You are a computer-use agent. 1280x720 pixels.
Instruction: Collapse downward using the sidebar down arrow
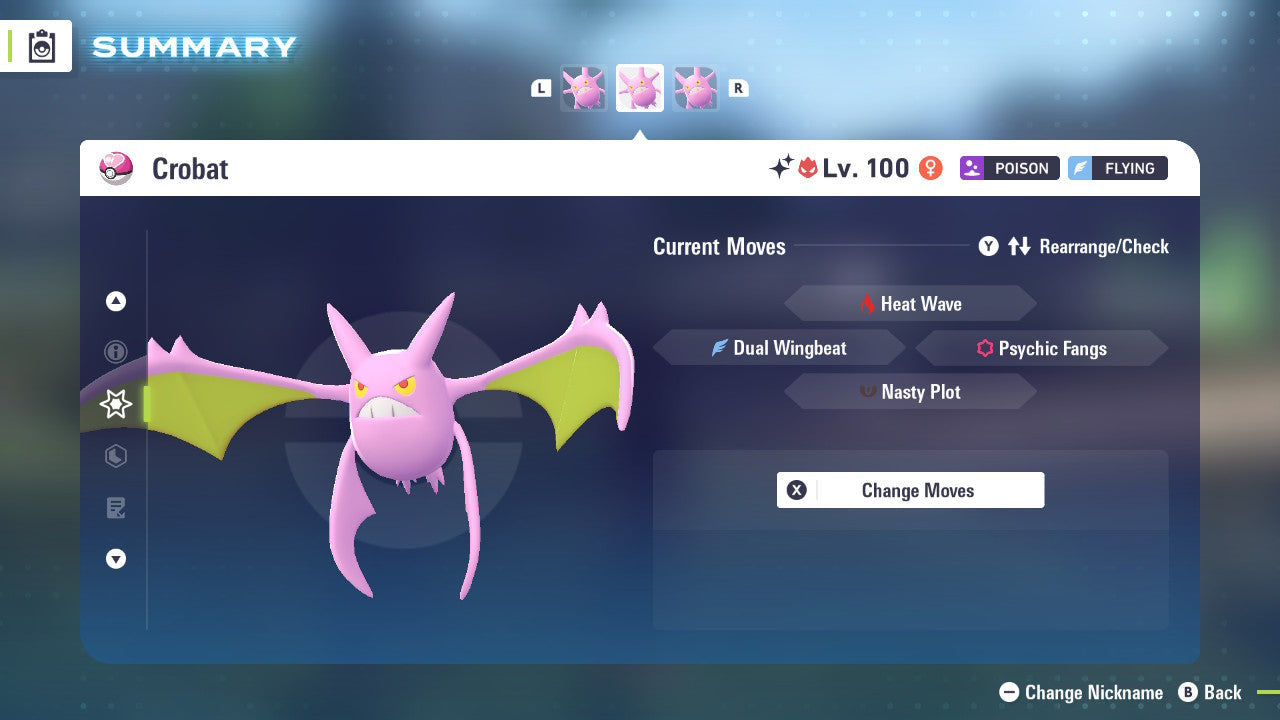coord(115,559)
